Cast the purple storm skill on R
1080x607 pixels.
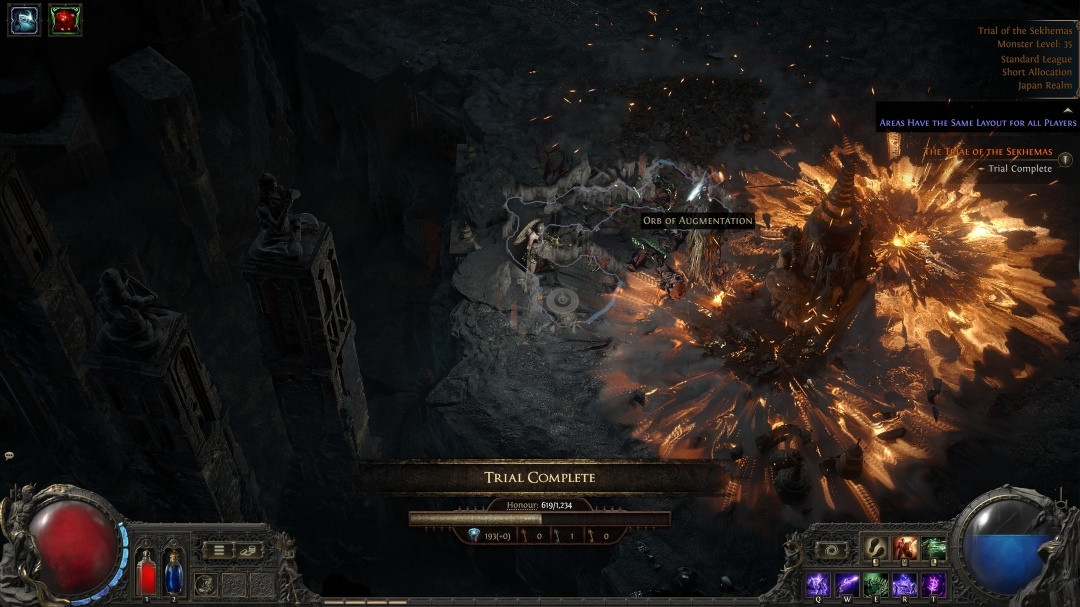(905, 583)
